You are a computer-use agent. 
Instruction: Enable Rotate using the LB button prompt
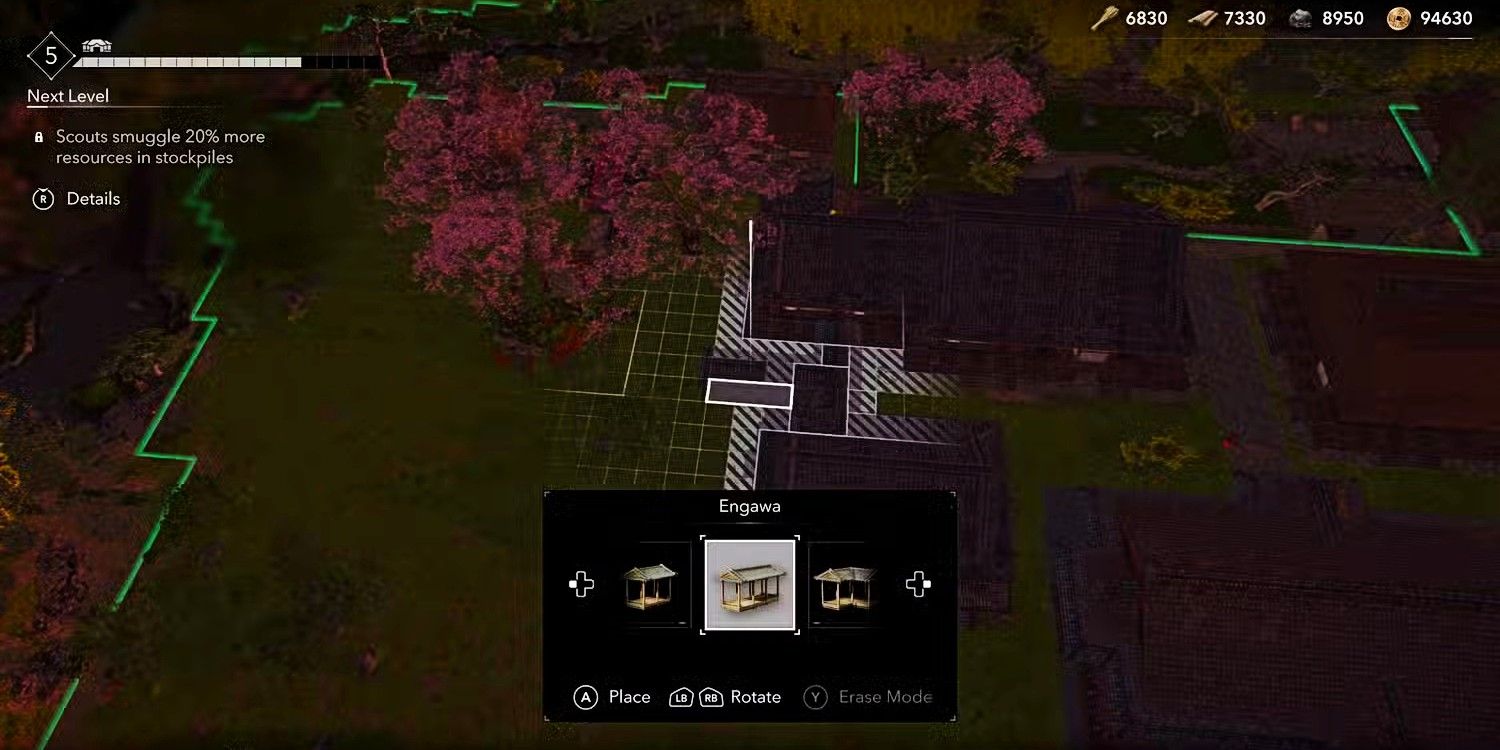pos(683,697)
